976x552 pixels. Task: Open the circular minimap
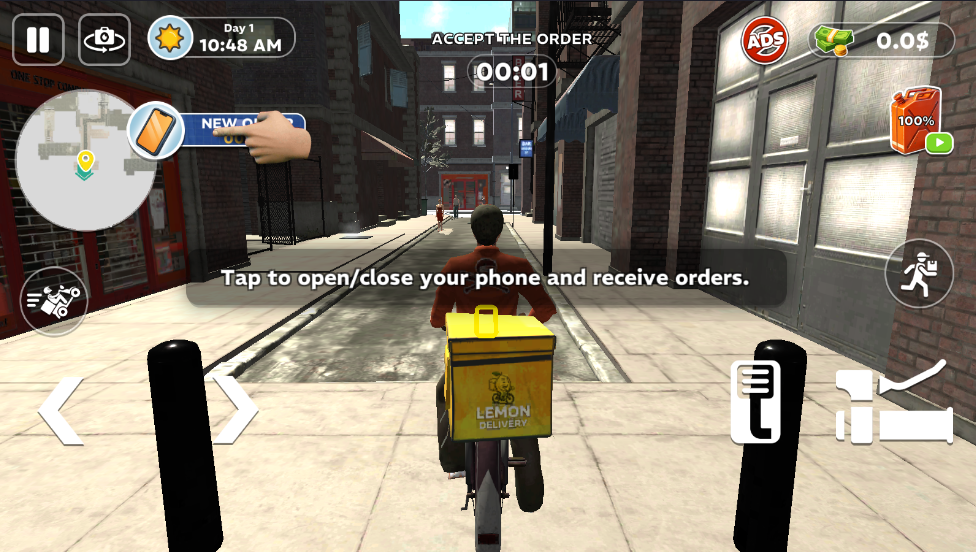pos(85,160)
